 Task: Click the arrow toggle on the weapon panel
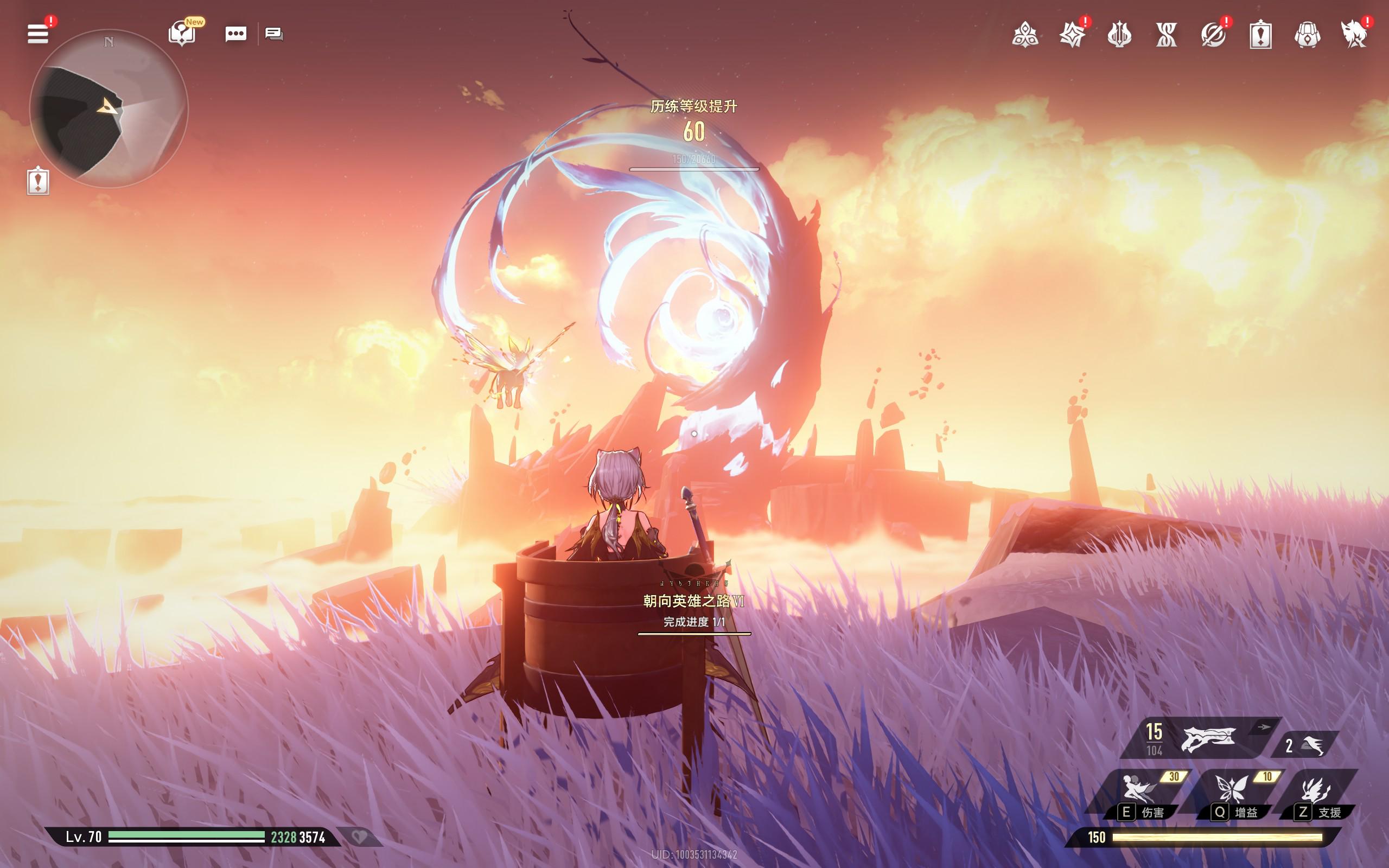tap(1264, 727)
